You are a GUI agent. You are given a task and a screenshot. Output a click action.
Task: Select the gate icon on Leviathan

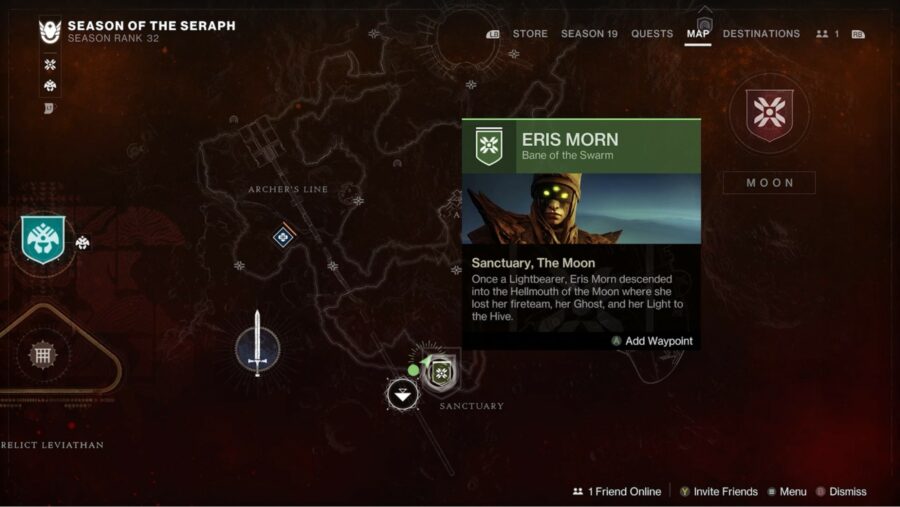41,354
